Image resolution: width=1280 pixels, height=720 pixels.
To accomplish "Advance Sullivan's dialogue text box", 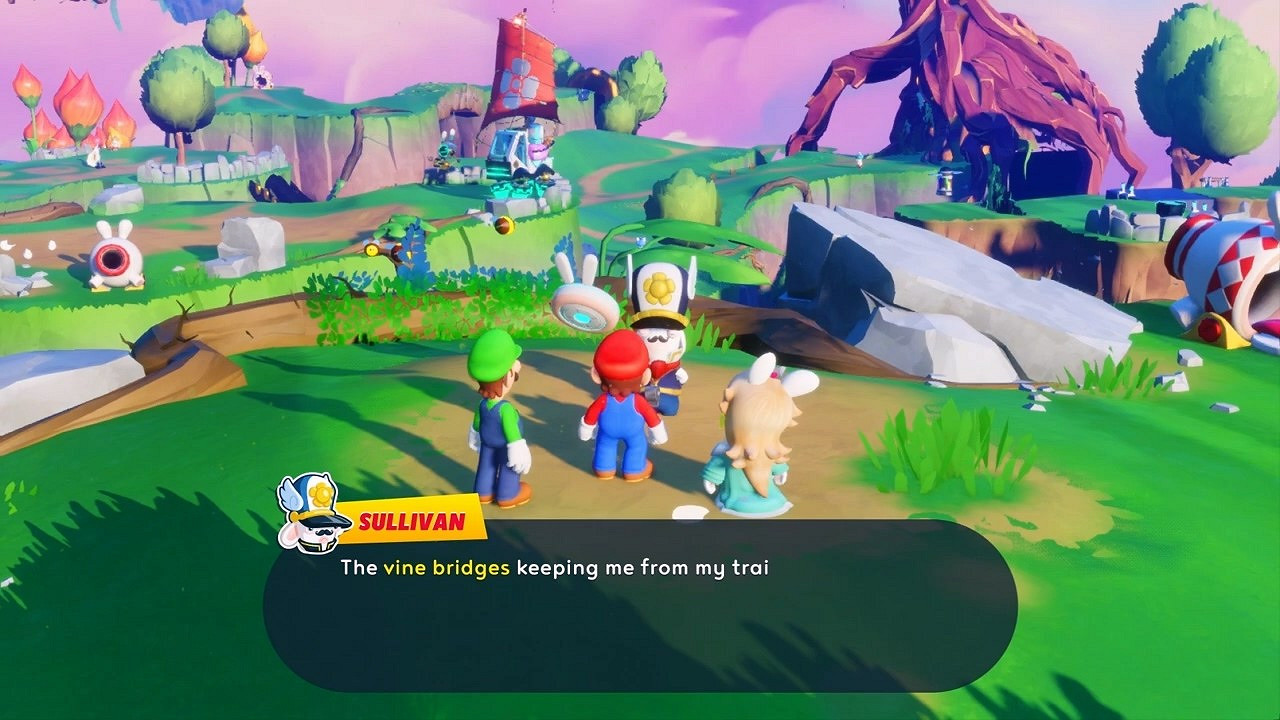I will 640,605.
